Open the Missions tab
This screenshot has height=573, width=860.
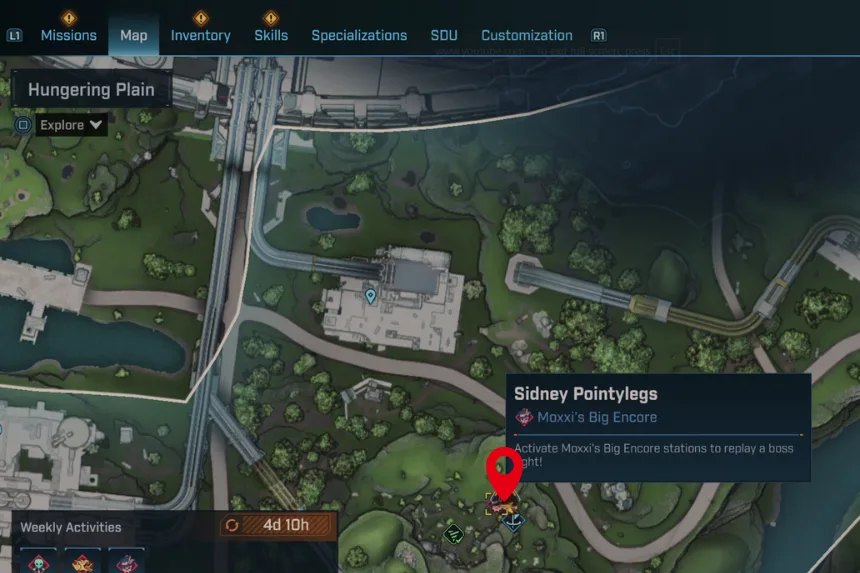pyautogui.click(x=68, y=35)
